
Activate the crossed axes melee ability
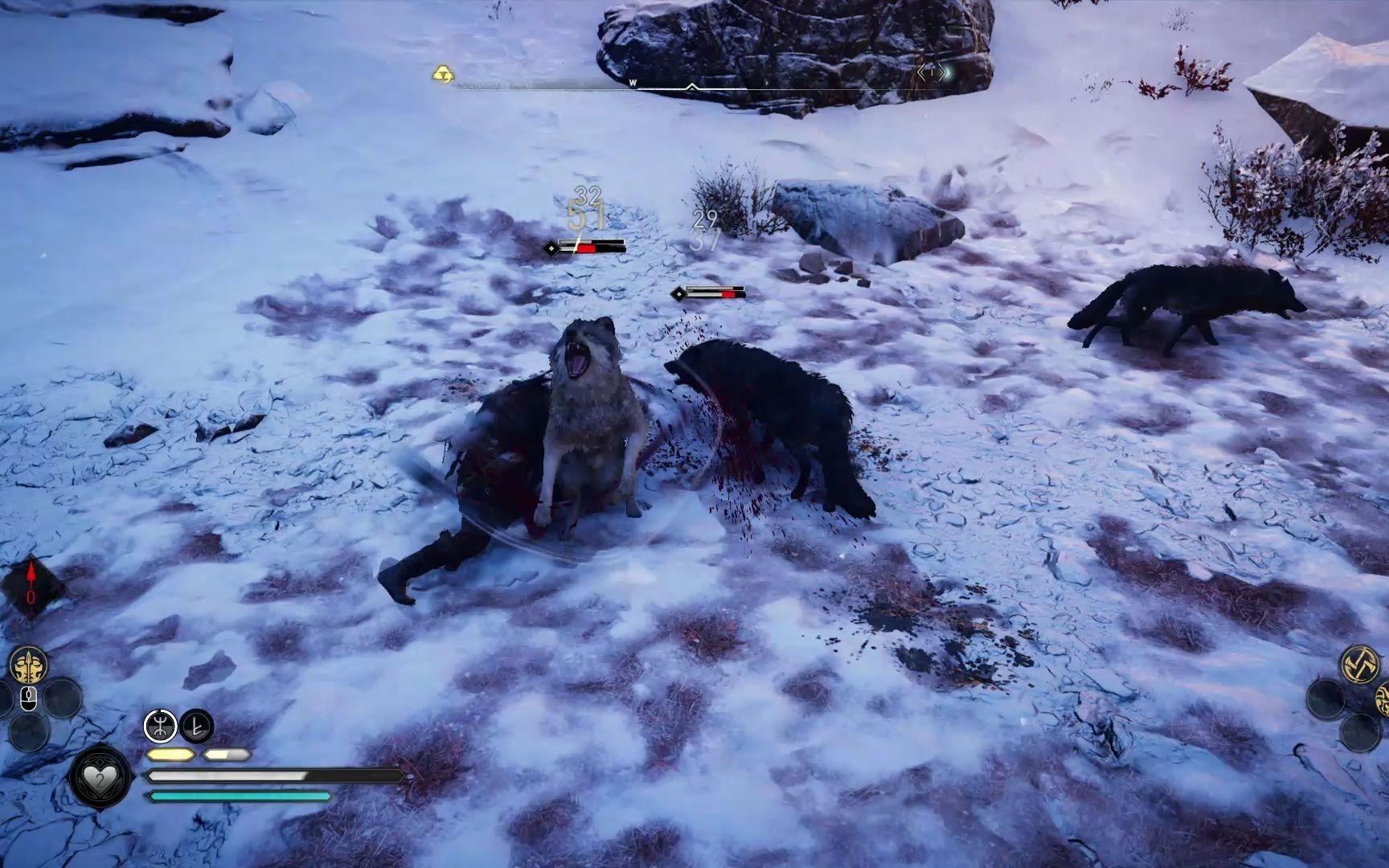tap(1360, 664)
